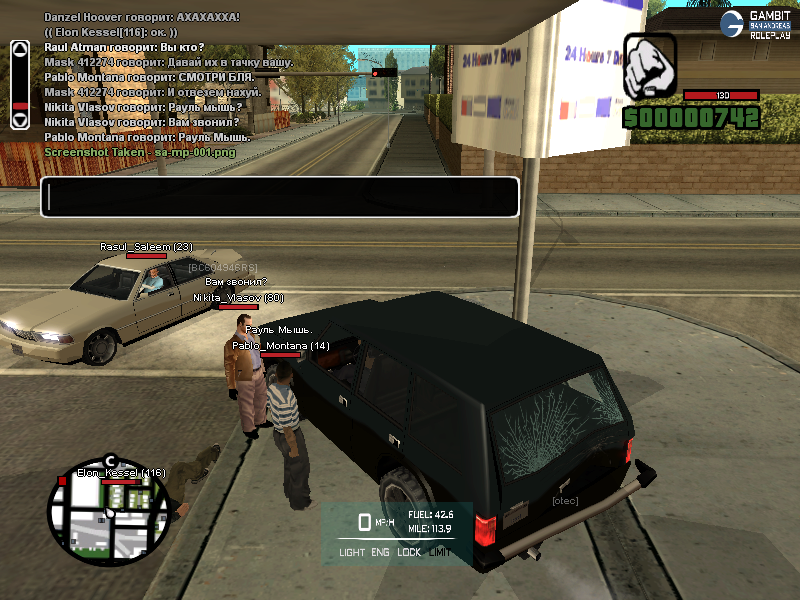Viewport: 800px width, 600px height.
Task: Click the red chat scrollbar thumb
Action: click(19, 105)
